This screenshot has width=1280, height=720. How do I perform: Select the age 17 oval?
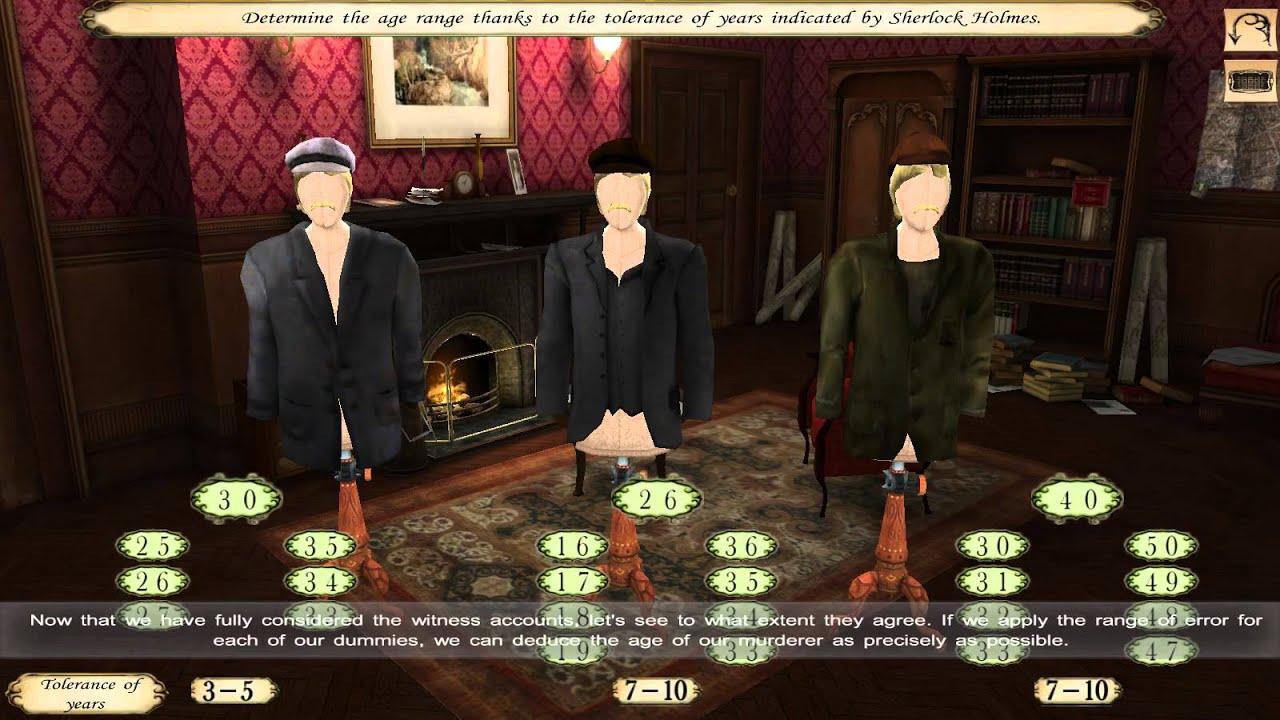572,581
